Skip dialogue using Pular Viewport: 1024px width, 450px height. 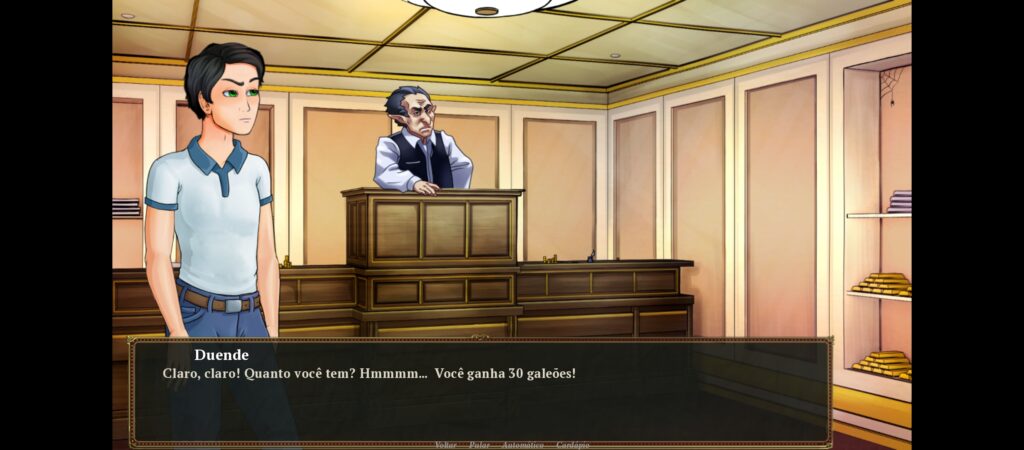coord(479,444)
